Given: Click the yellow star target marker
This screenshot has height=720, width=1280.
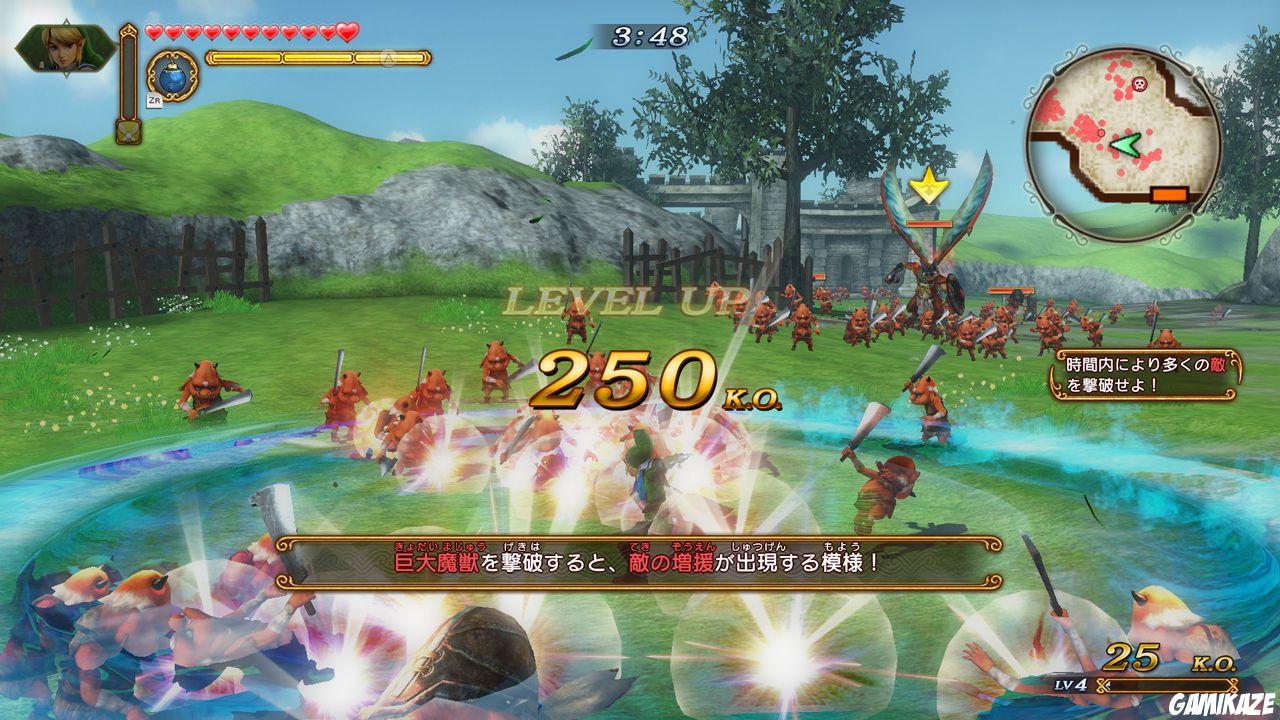Looking at the screenshot, I should 930,182.
